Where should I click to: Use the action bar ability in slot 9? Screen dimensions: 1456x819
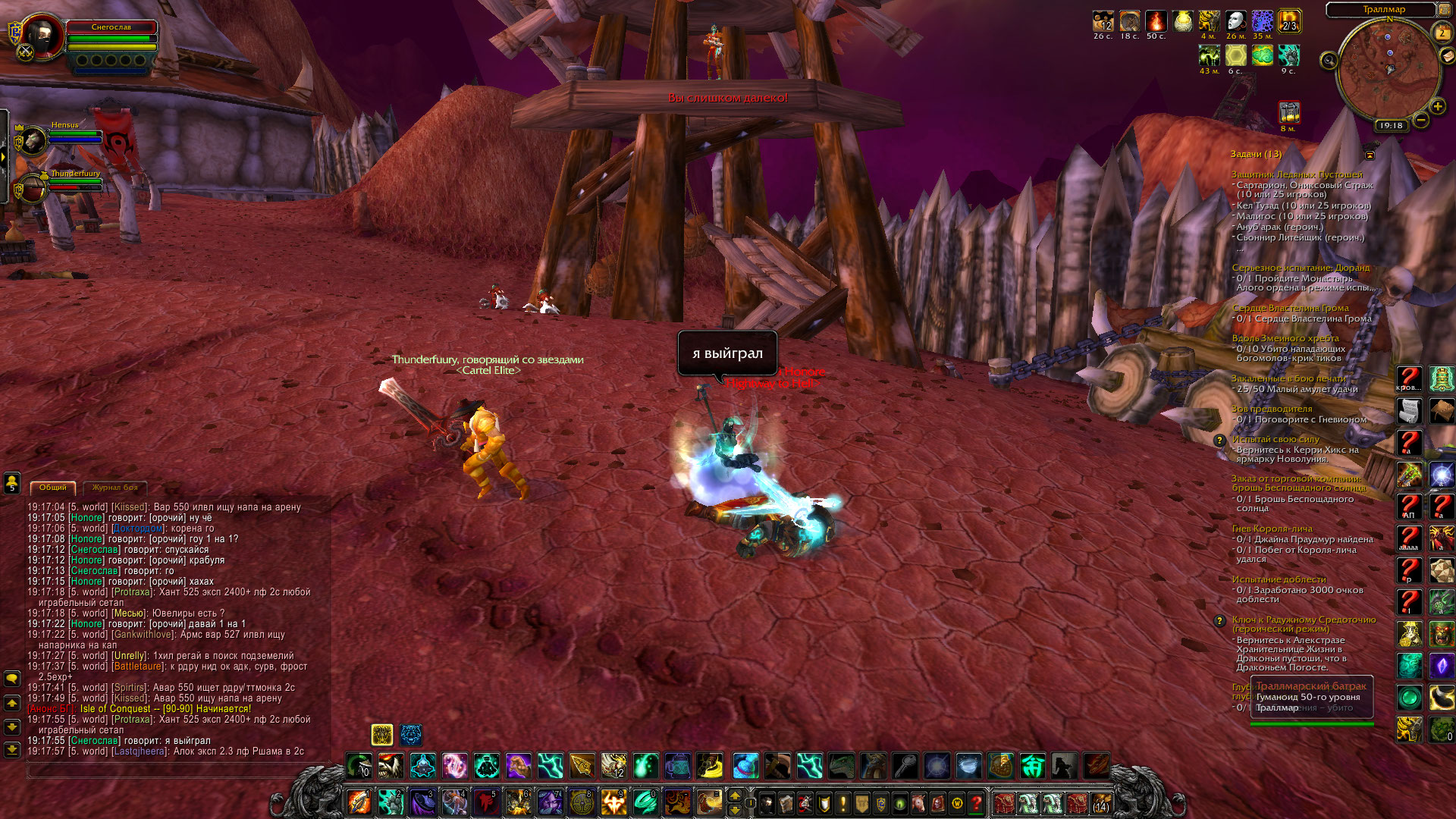613,802
